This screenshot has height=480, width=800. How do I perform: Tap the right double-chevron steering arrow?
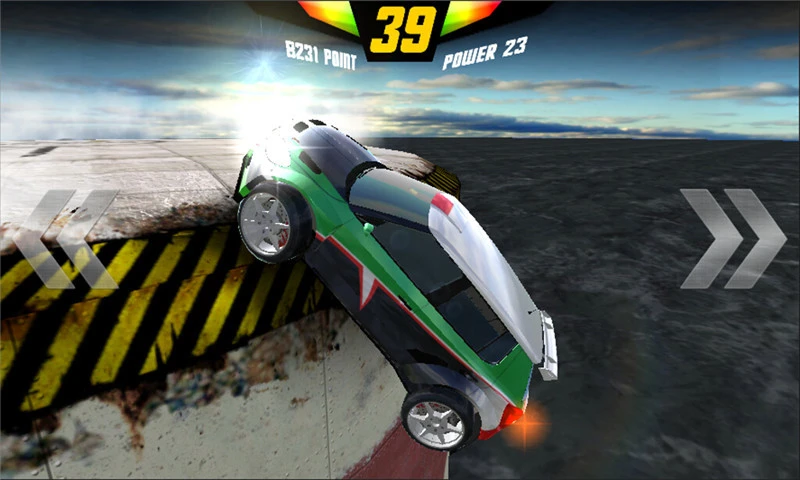pyautogui.click(x=733, y=238)
